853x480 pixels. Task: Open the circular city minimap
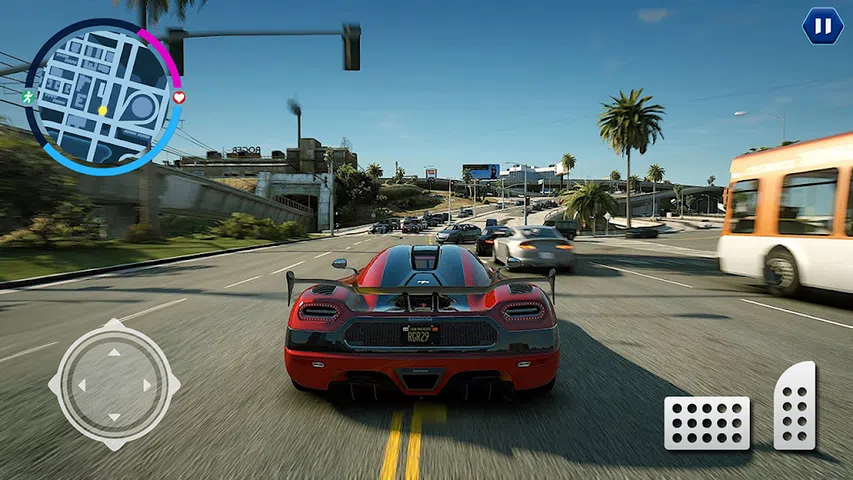(102, 97)
